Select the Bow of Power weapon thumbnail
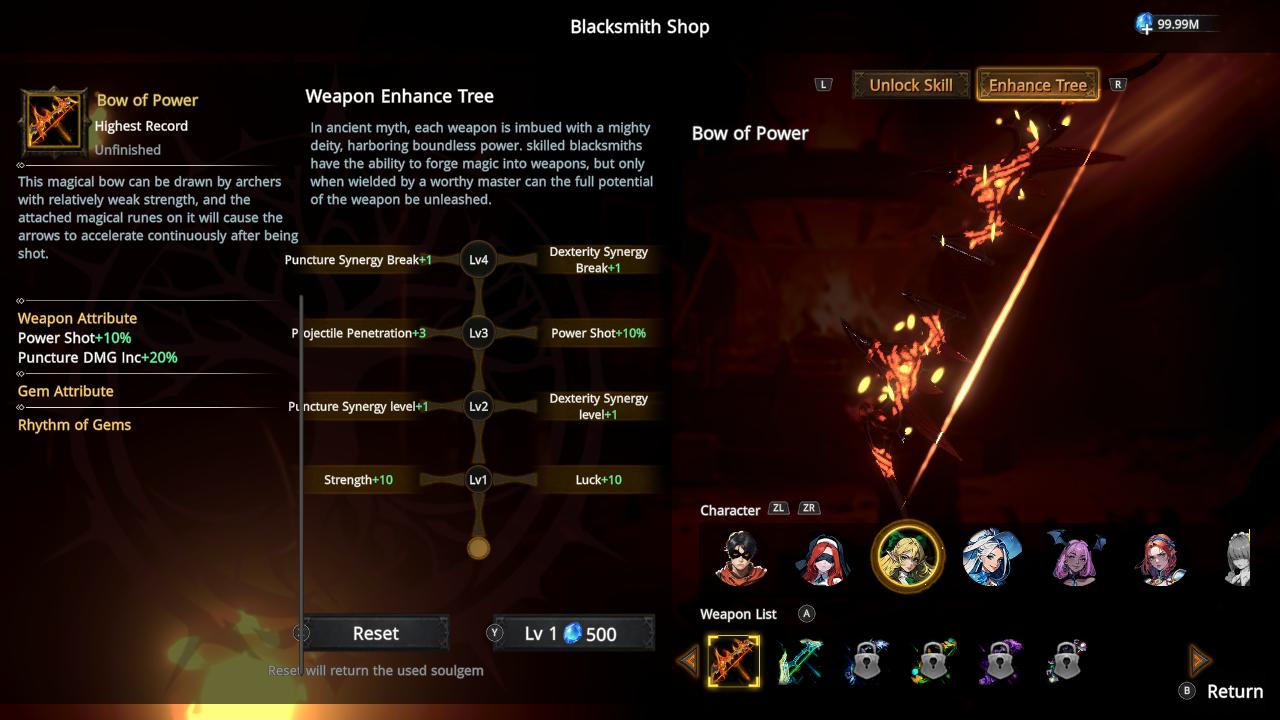This screenshot has height=720, width=1280. pyautogui.click(x=735, y=659)
